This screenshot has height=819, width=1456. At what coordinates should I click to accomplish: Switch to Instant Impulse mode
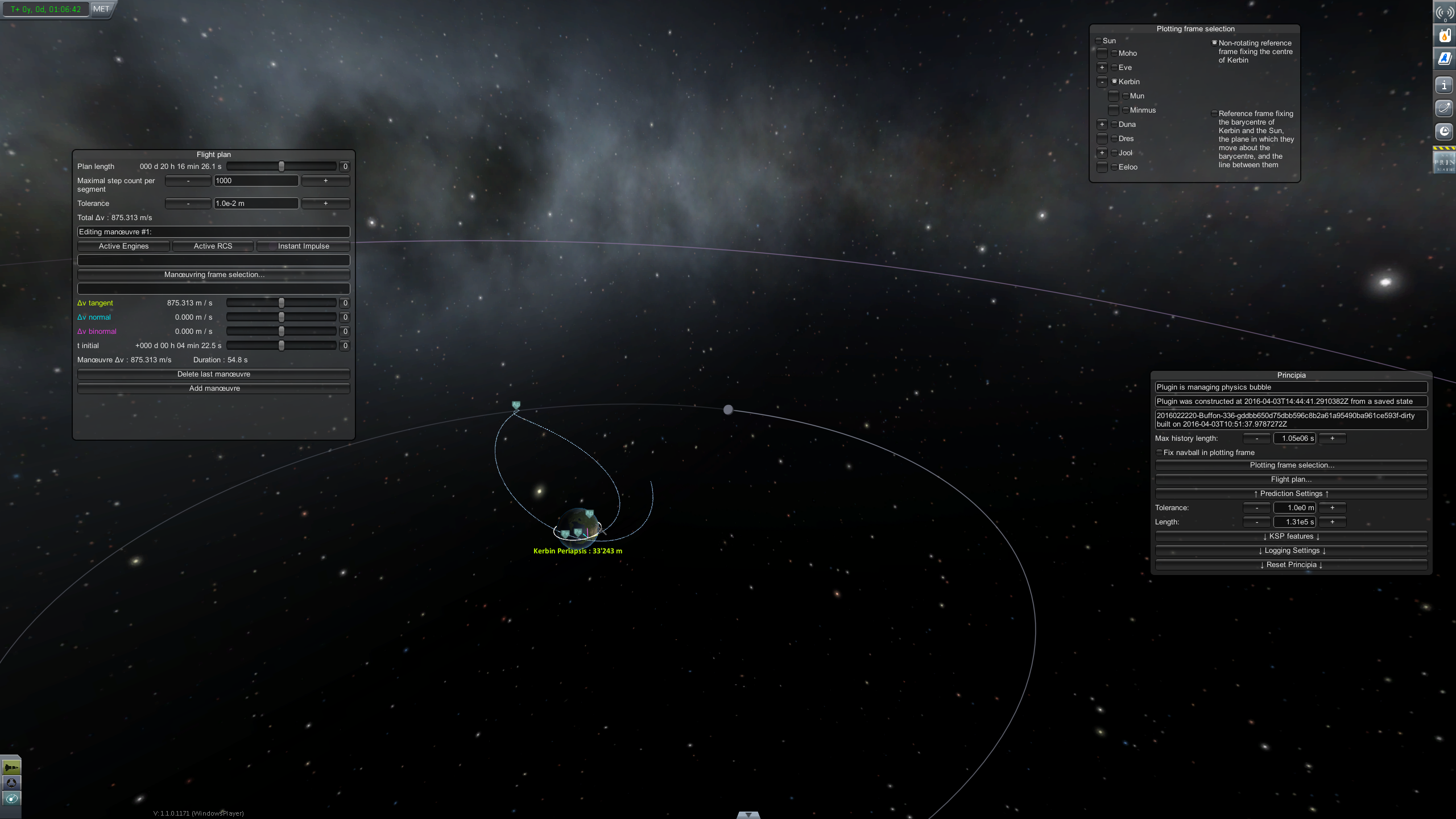click(x=303, y=246)
